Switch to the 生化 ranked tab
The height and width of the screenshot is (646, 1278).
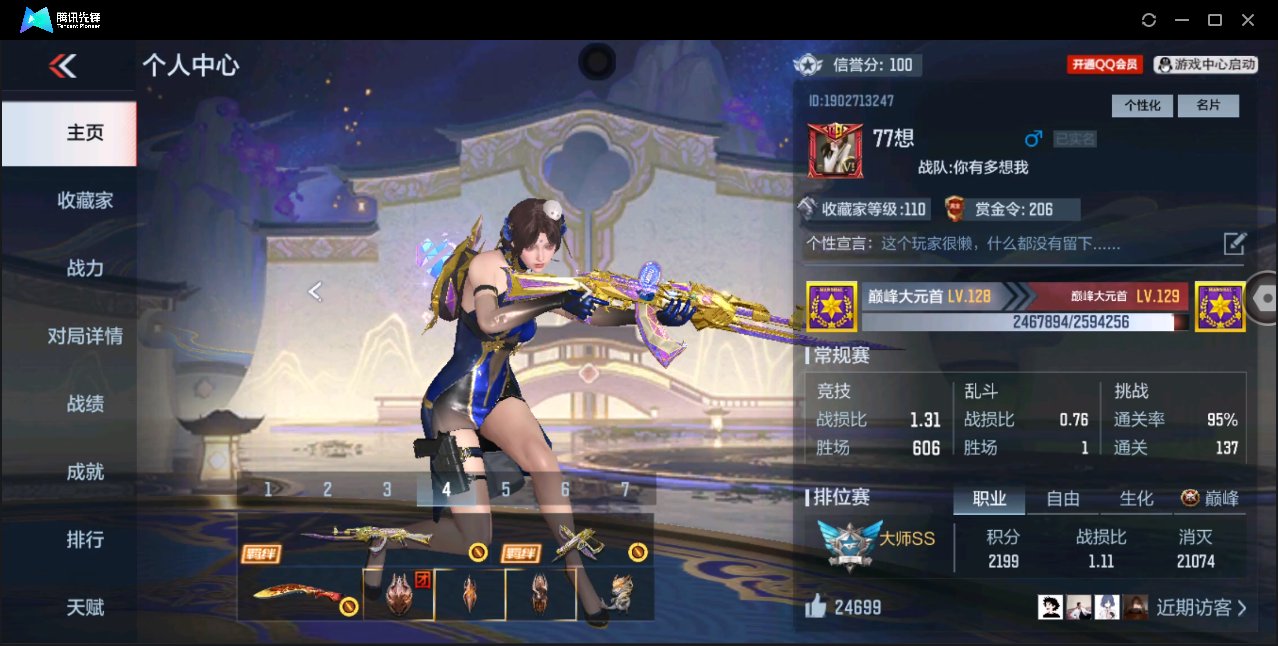pyautogui.click(x=1136, y=499)
